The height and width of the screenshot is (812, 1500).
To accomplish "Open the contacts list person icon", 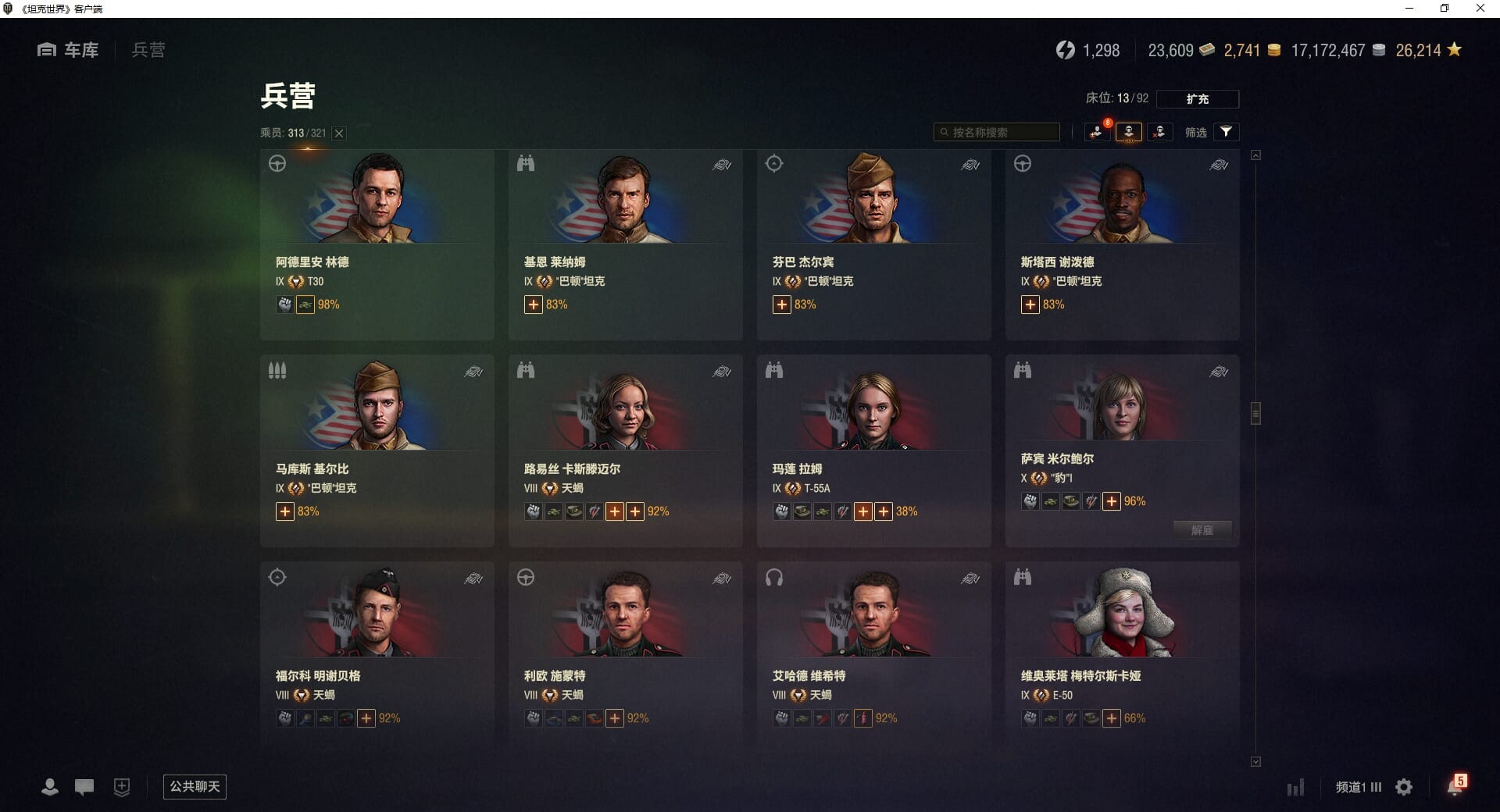I will 50,787.
